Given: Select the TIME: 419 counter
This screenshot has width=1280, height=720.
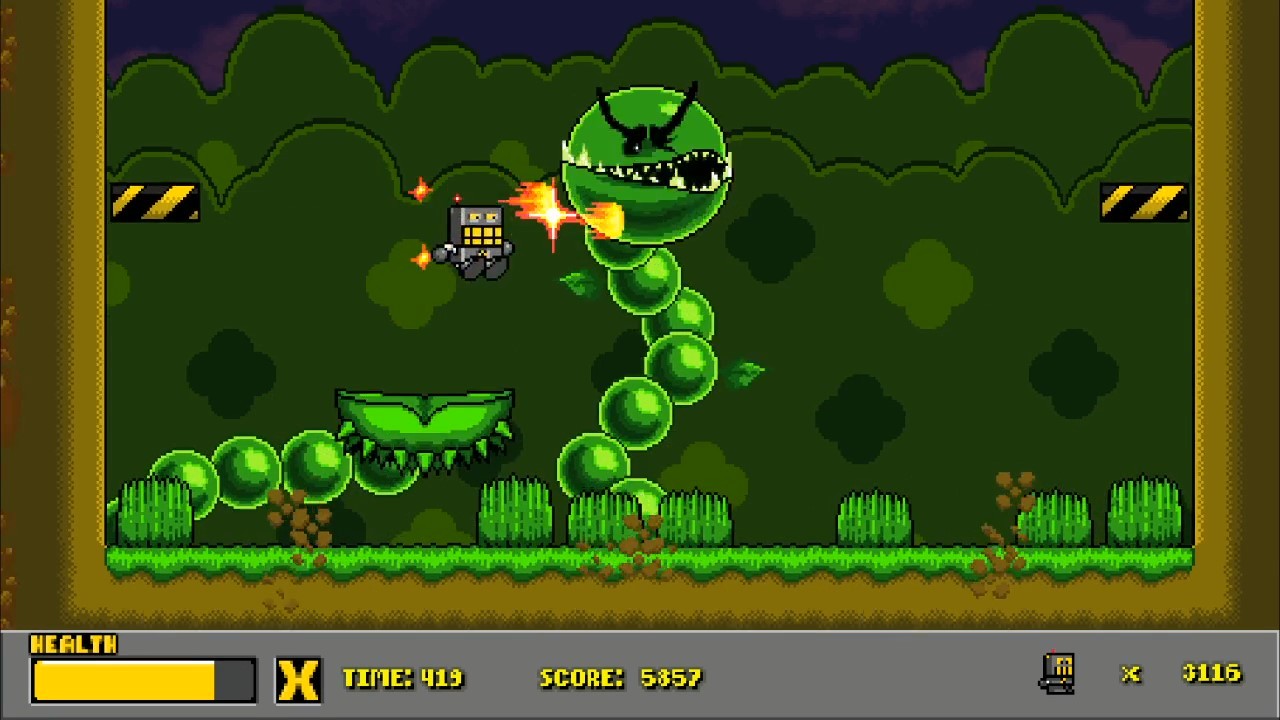Looking at the screenshot, I should pyautogui.click(x=404, y=677).
